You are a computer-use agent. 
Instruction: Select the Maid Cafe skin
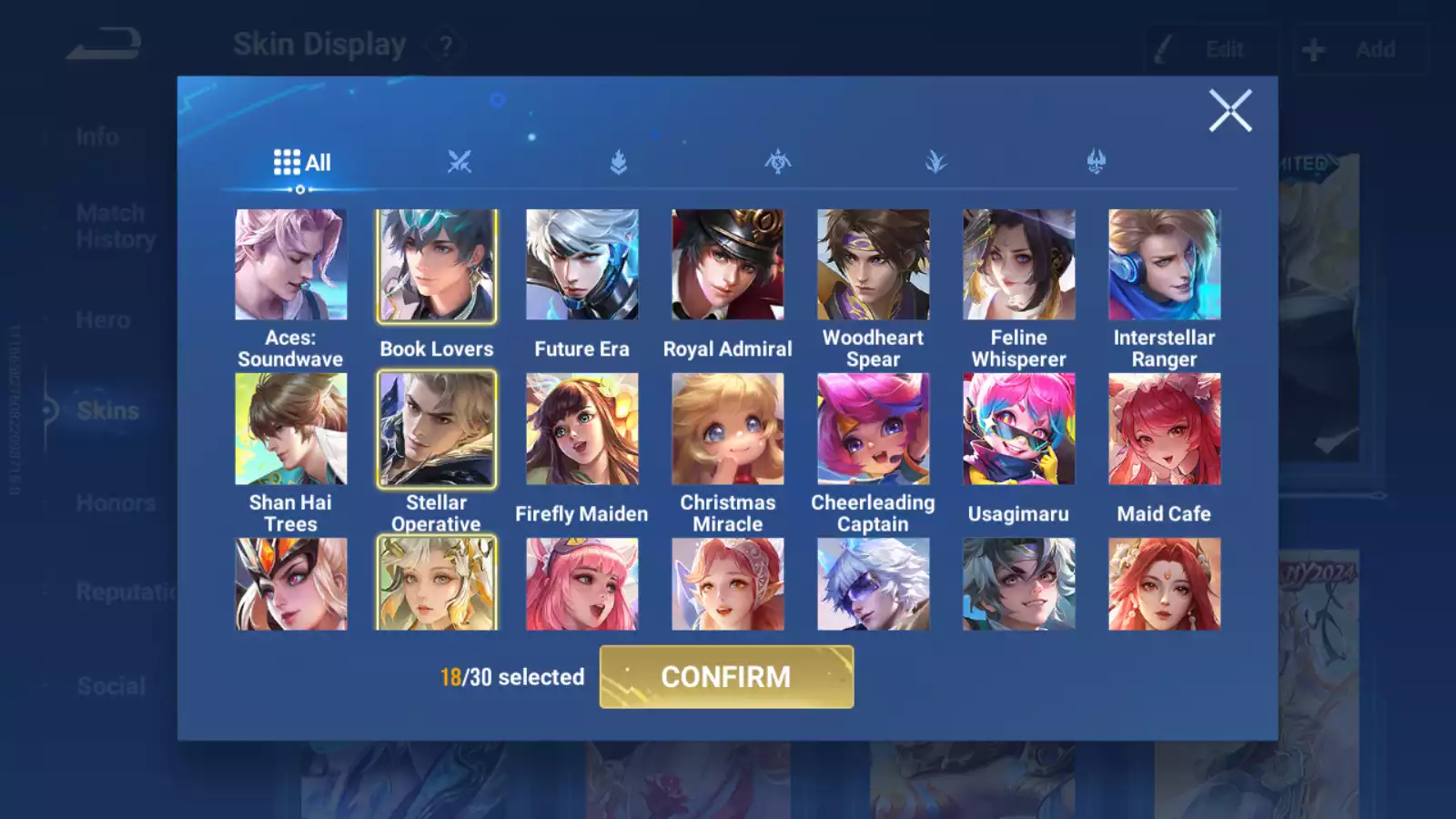pyautogui.click(x=1164, y=429)
